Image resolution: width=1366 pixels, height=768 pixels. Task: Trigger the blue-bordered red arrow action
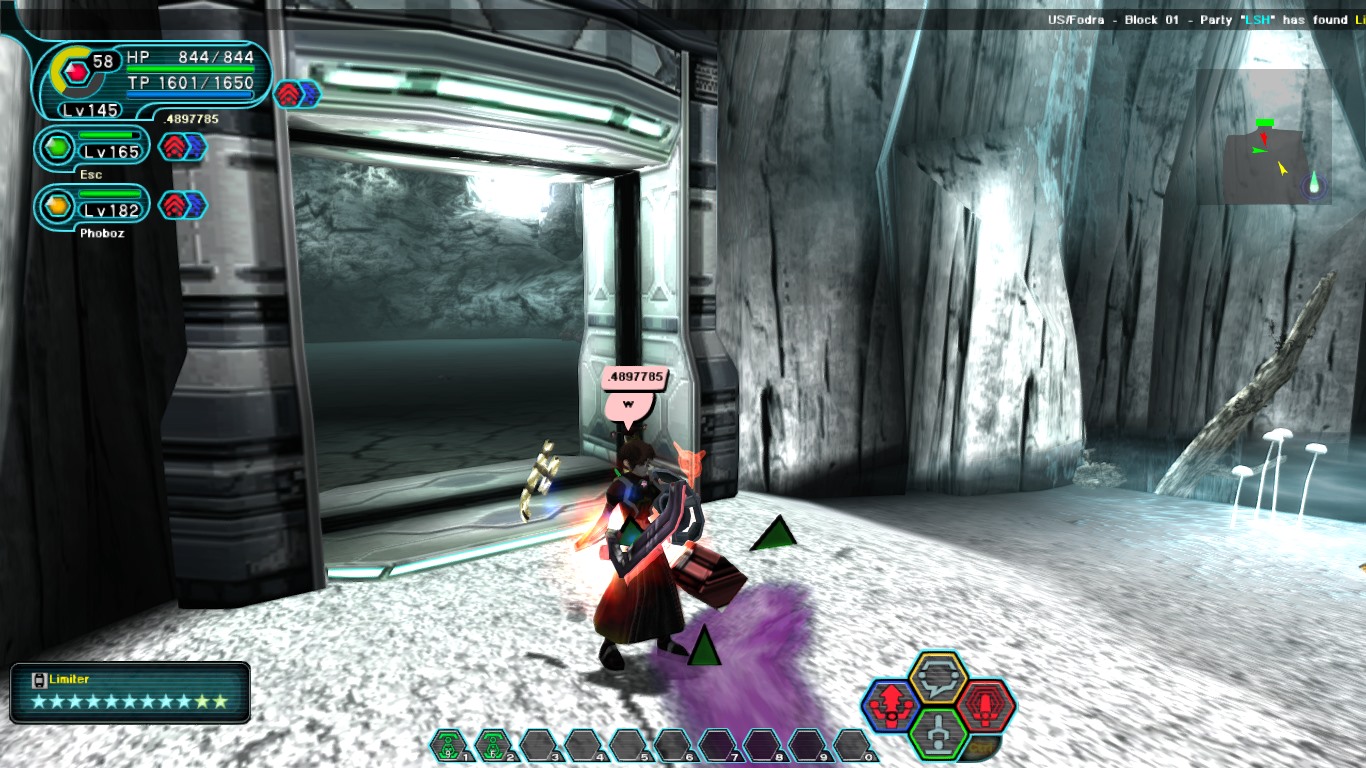[890, 706]
